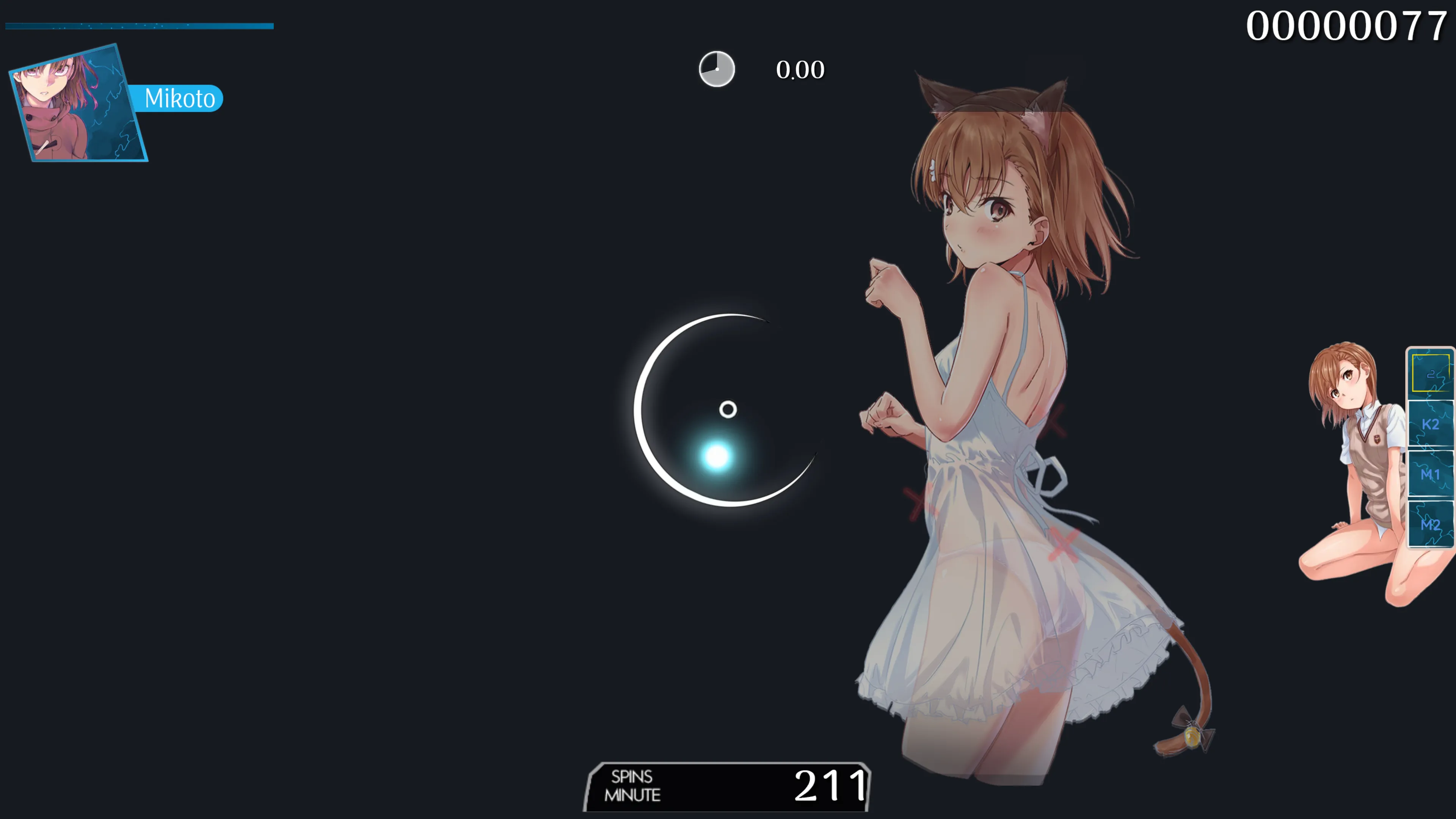
Task: Select the M1 key overlay box
Action: (1430, 475)
